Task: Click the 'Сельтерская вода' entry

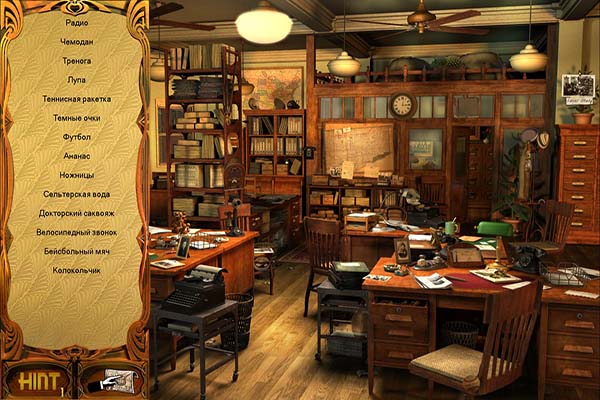Action: tap(77, 194)
